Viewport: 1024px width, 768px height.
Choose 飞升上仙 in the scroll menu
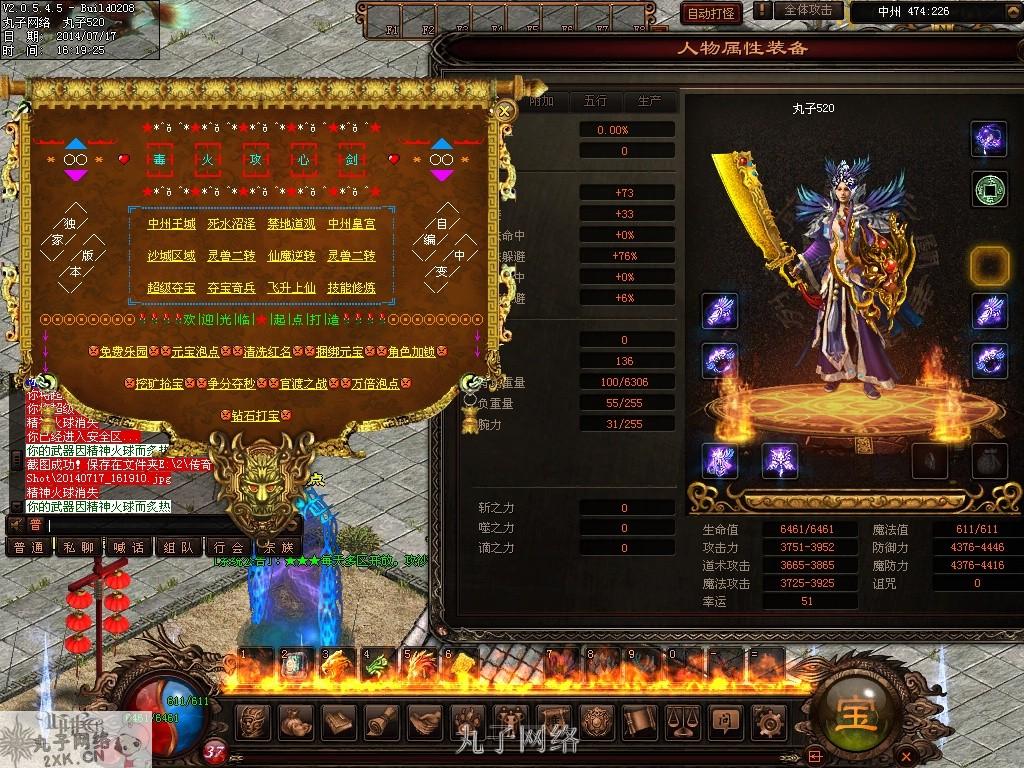(291, 289)
